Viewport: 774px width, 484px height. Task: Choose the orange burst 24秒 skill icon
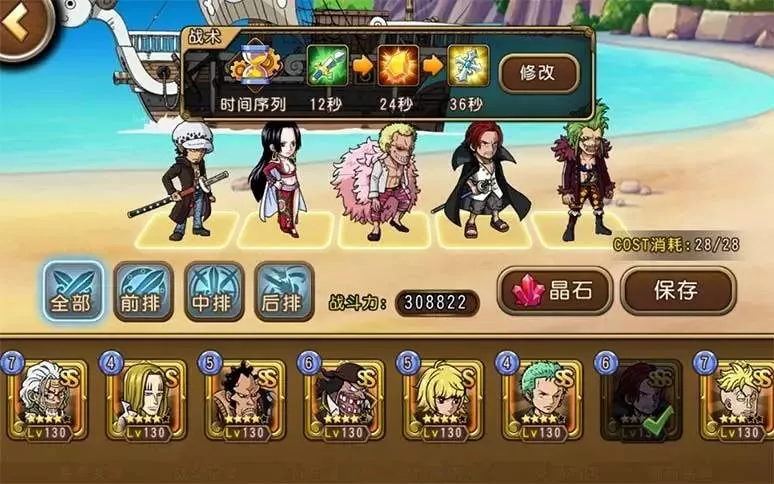(x=397, y=66)
